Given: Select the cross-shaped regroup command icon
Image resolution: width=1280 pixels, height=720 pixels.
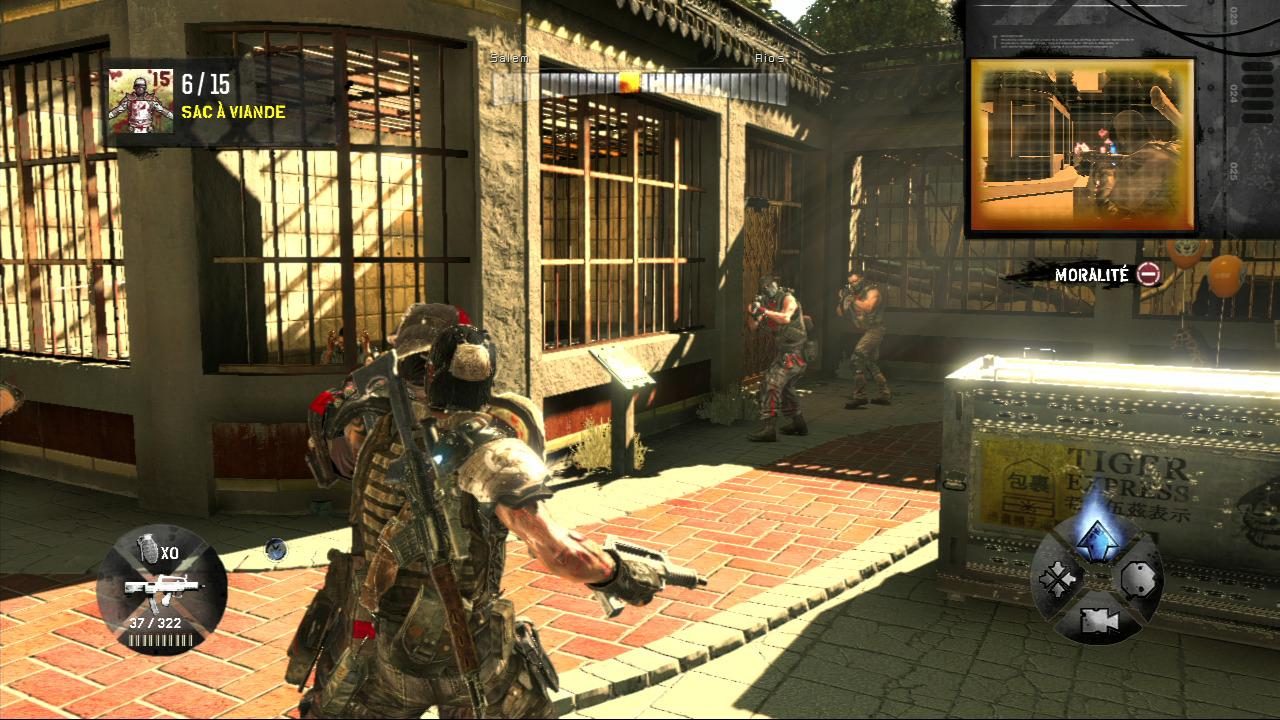Looking at the screenshot, I should (1058, 578).
